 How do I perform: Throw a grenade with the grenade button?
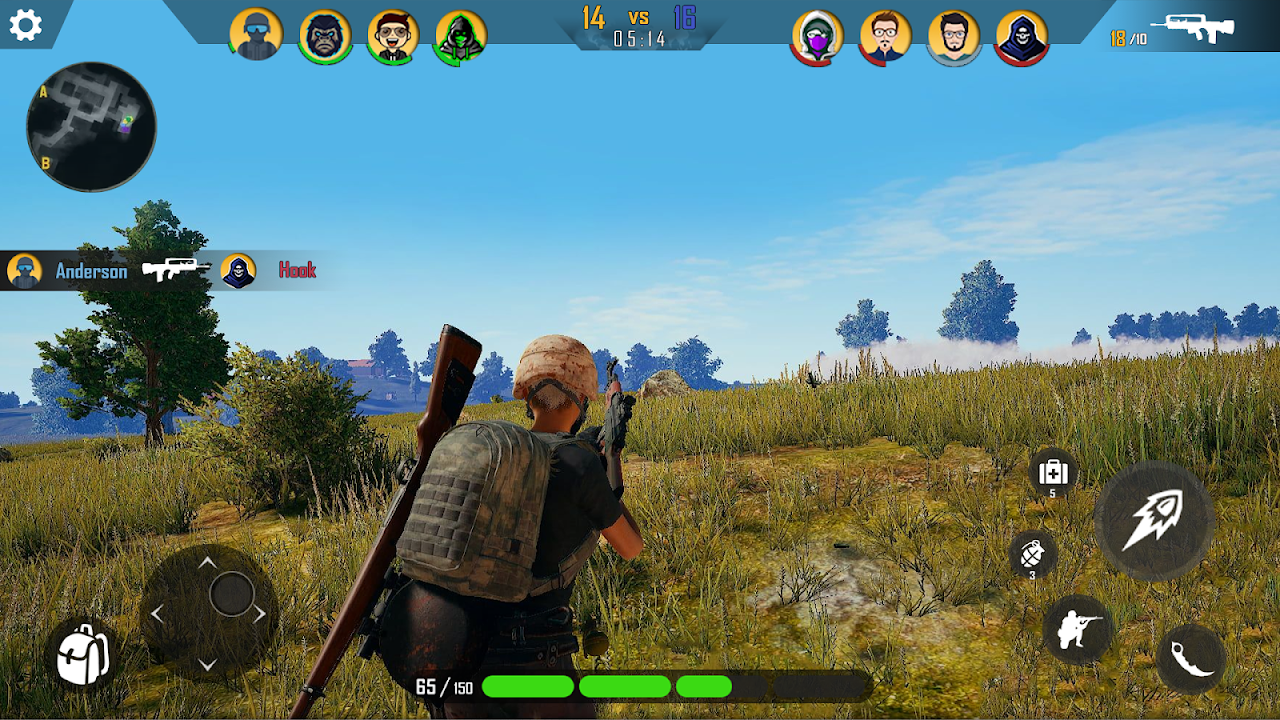pos(1033,554)
